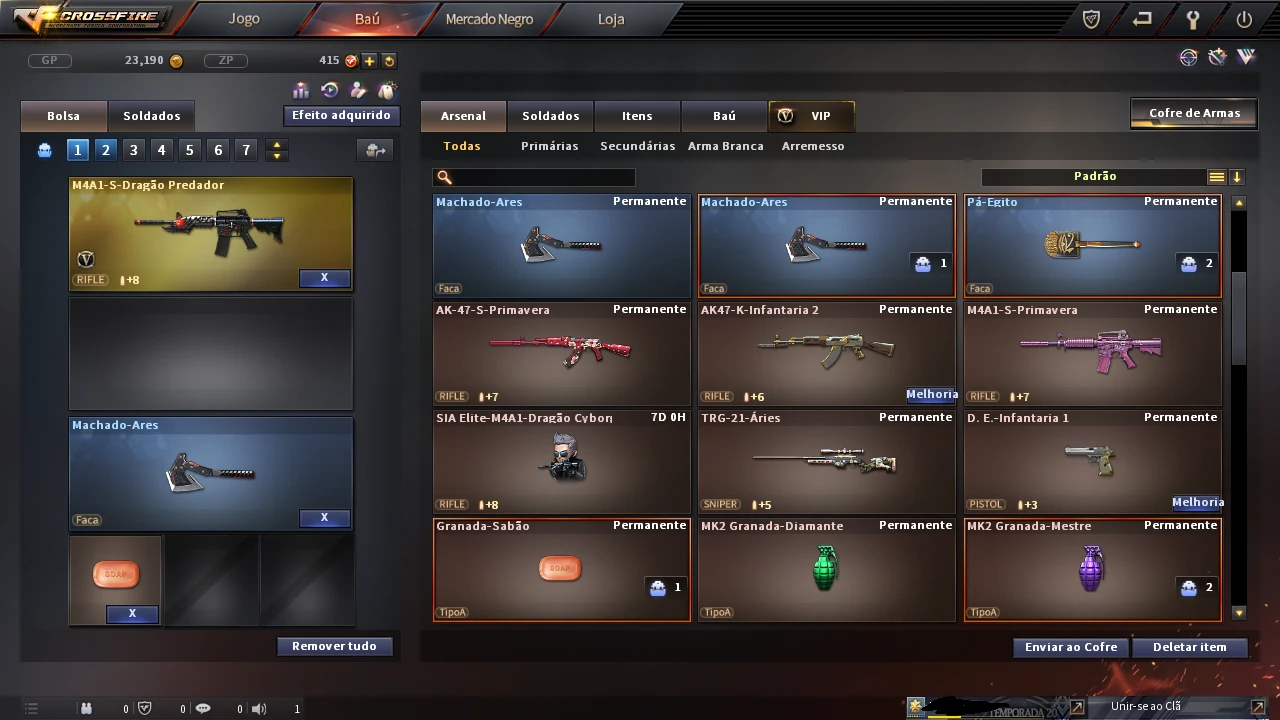
Task: Select the crosshair scope icon near the top right
Action: click(x=1189, y=57)
